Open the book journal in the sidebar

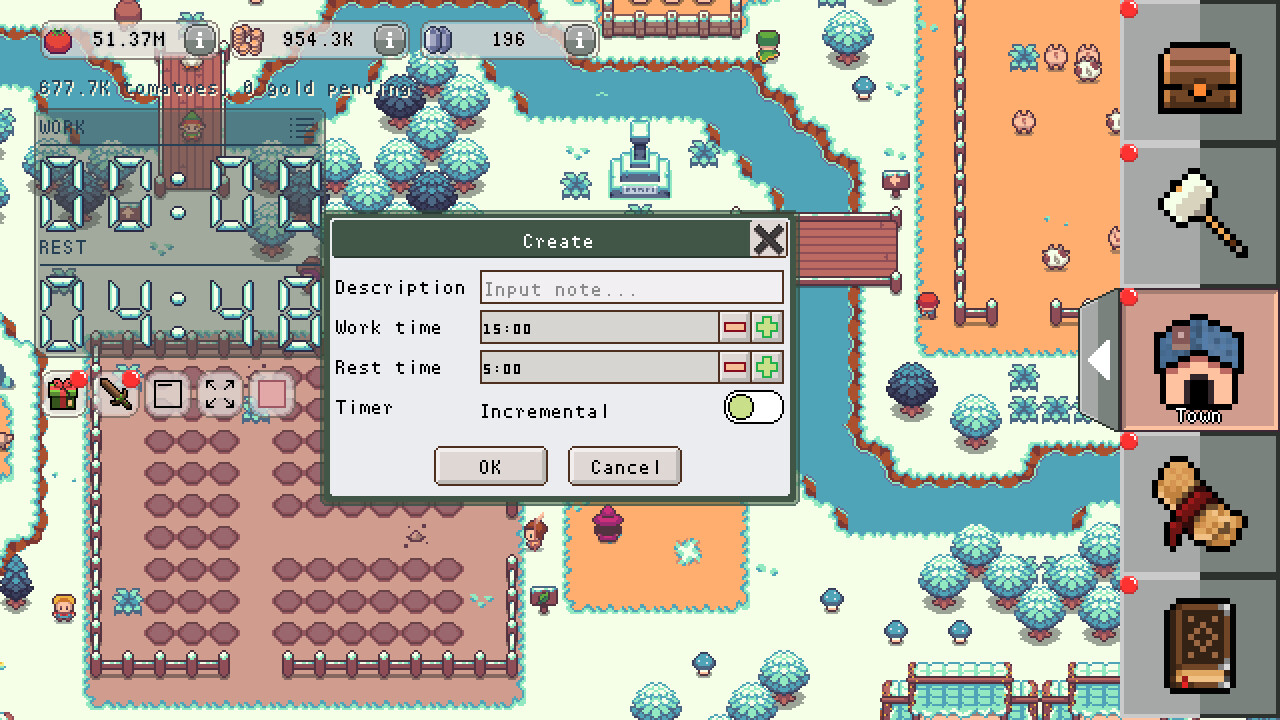click(1200, 645)
